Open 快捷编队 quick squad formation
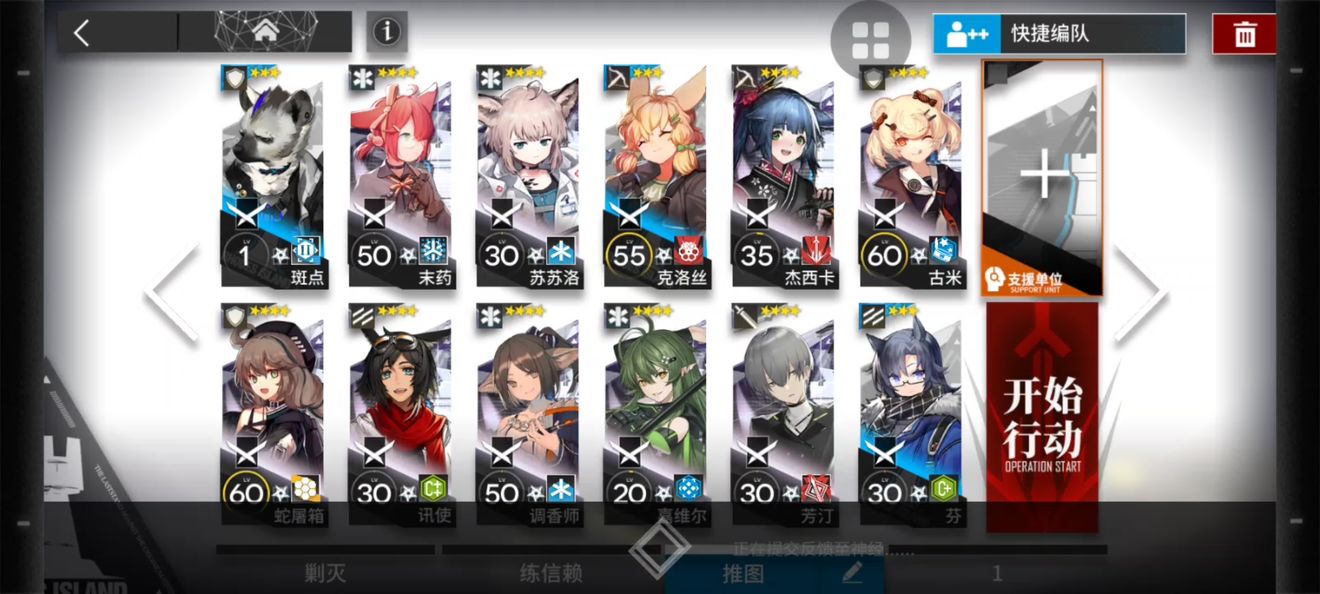Screen dimensions: 1320x594 1059,34
